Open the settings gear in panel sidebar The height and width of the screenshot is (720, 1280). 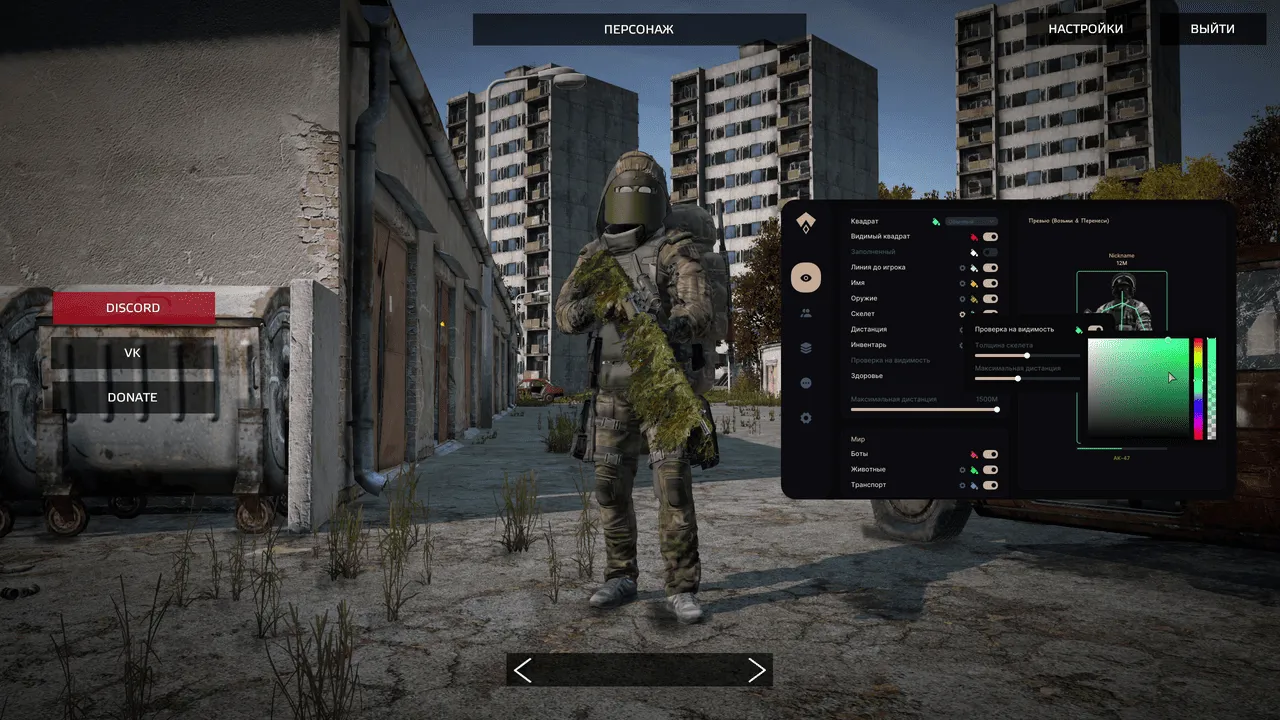coord(806,418)
